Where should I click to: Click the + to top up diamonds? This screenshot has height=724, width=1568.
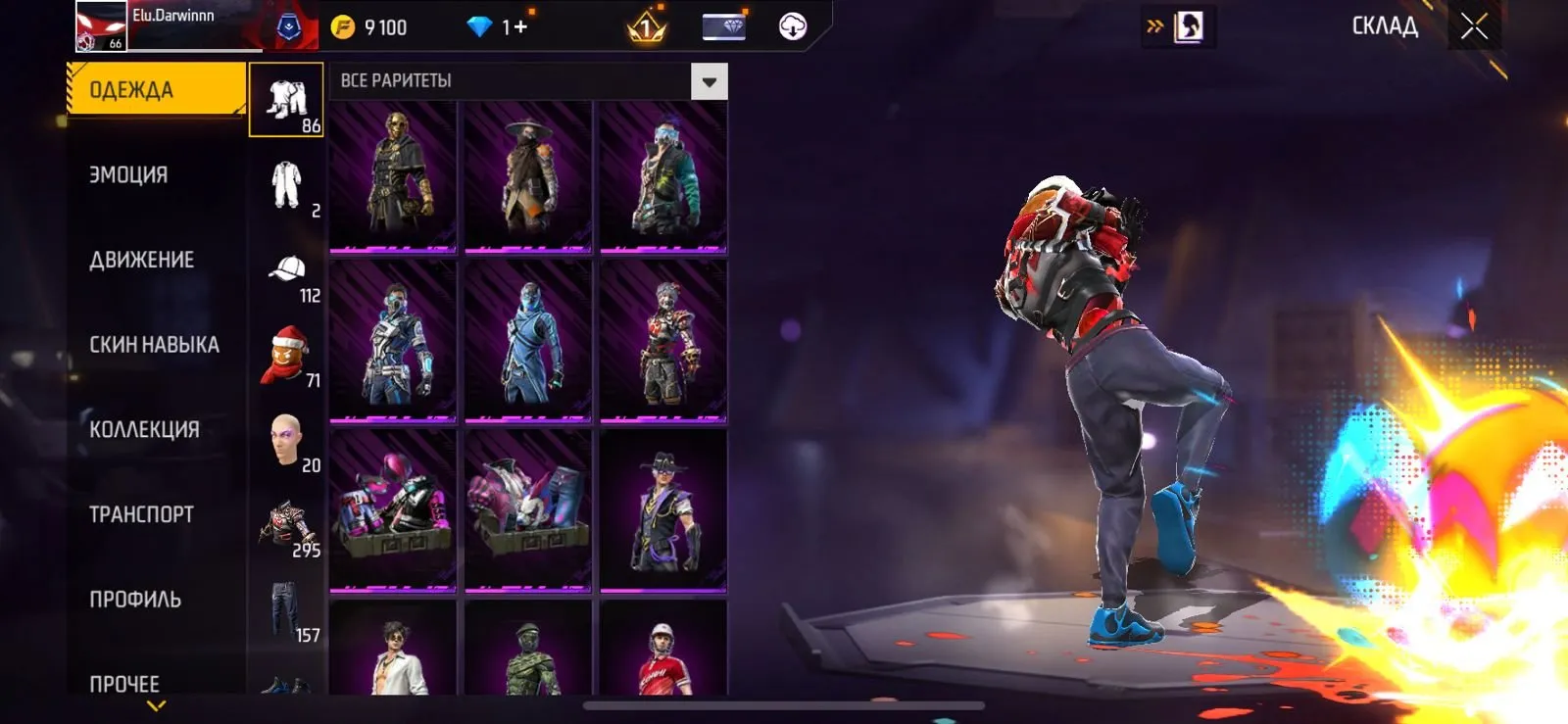coord(522,25)
